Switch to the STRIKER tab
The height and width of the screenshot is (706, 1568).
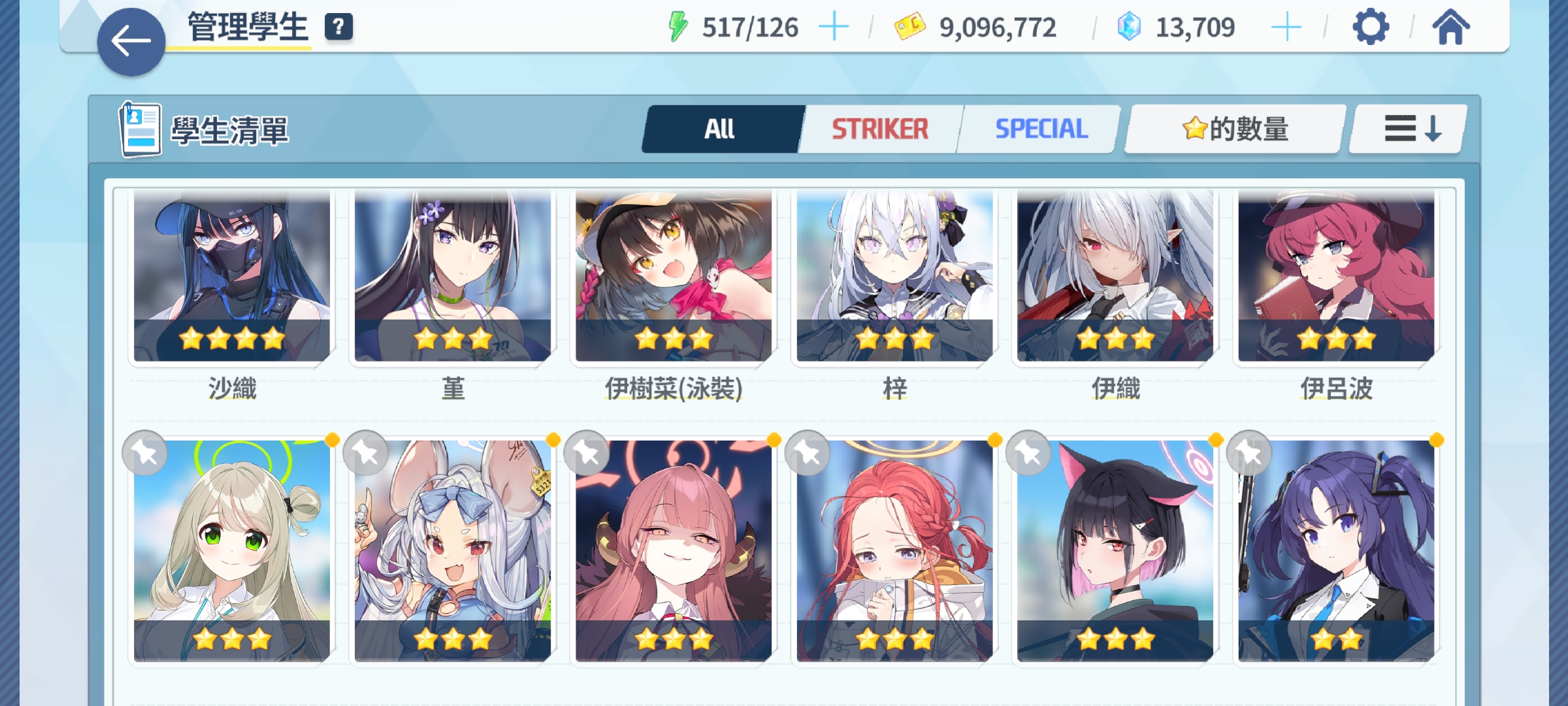[x=879, y=129]
